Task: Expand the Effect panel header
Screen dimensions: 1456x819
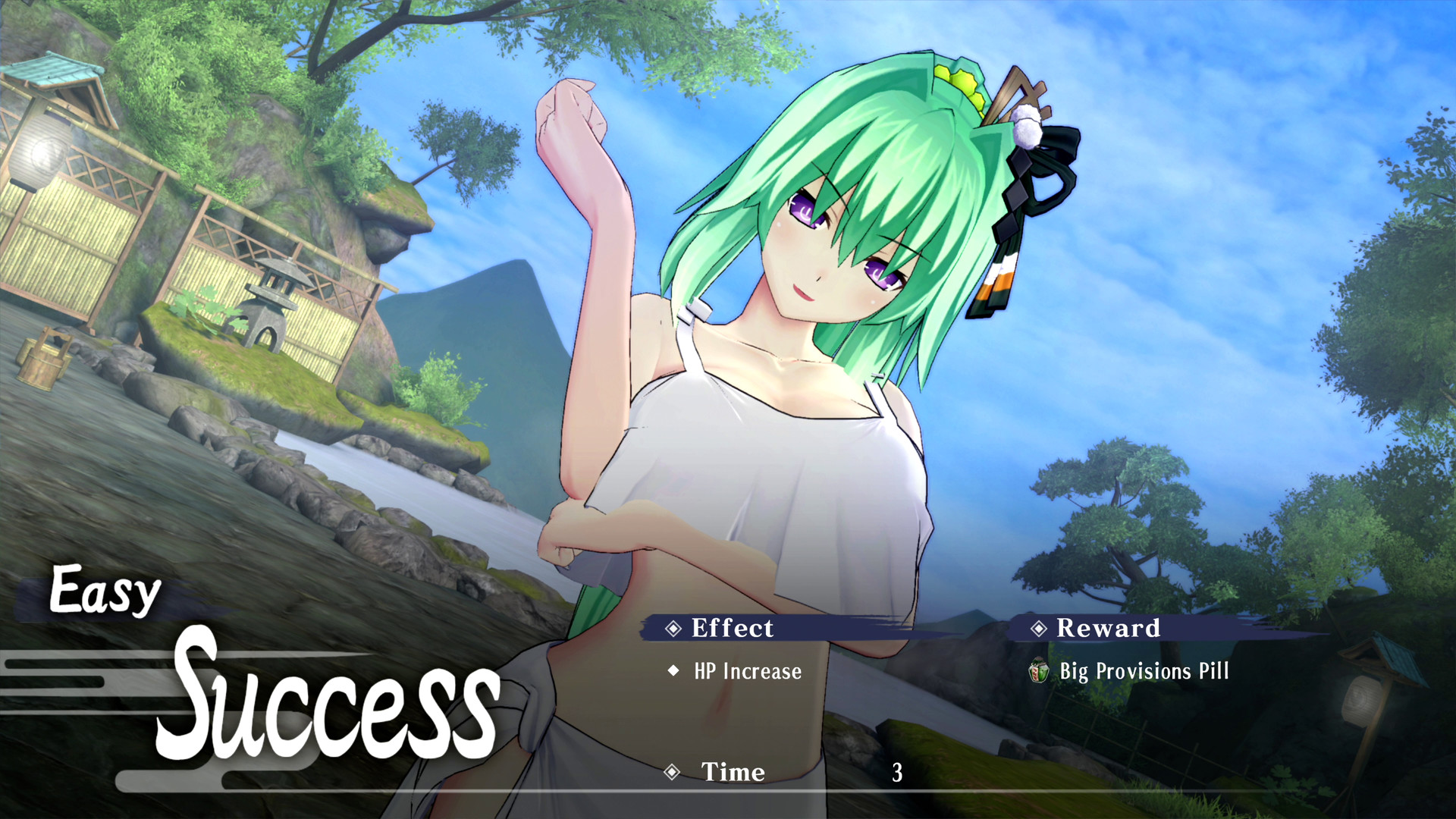Action: pyautogui.click(x=730, y=628)
